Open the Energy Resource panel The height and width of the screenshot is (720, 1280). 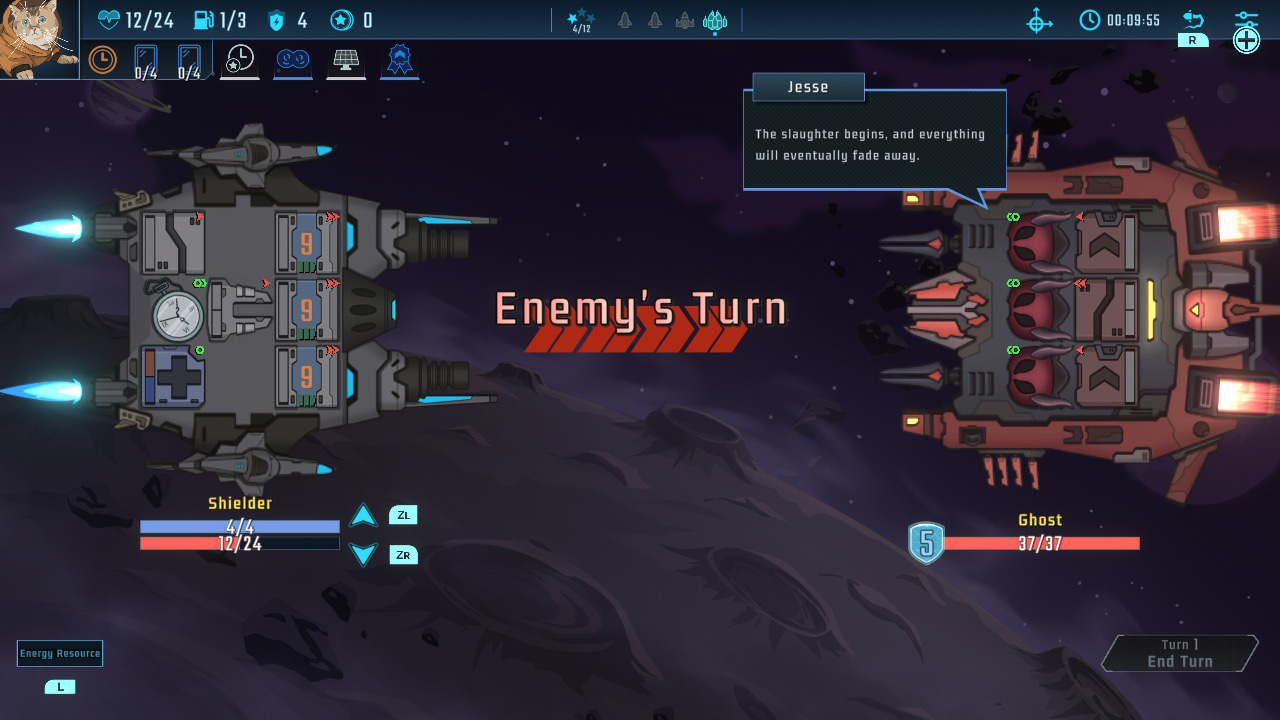60,653
